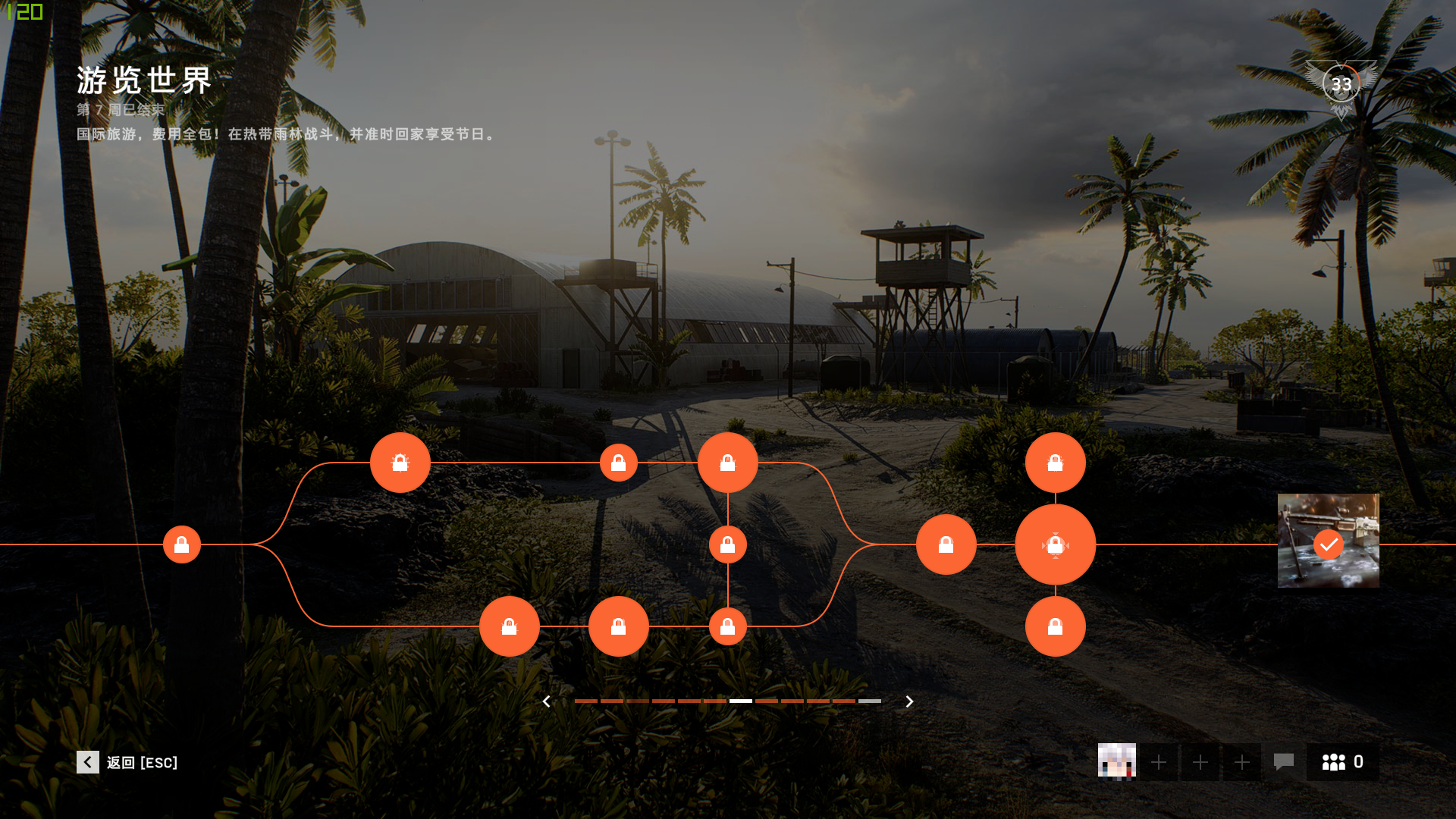Open the weapon reward thumbnail with checkmark
The height and width of the screenshot is (819, 1456).
pos(1328,541)
